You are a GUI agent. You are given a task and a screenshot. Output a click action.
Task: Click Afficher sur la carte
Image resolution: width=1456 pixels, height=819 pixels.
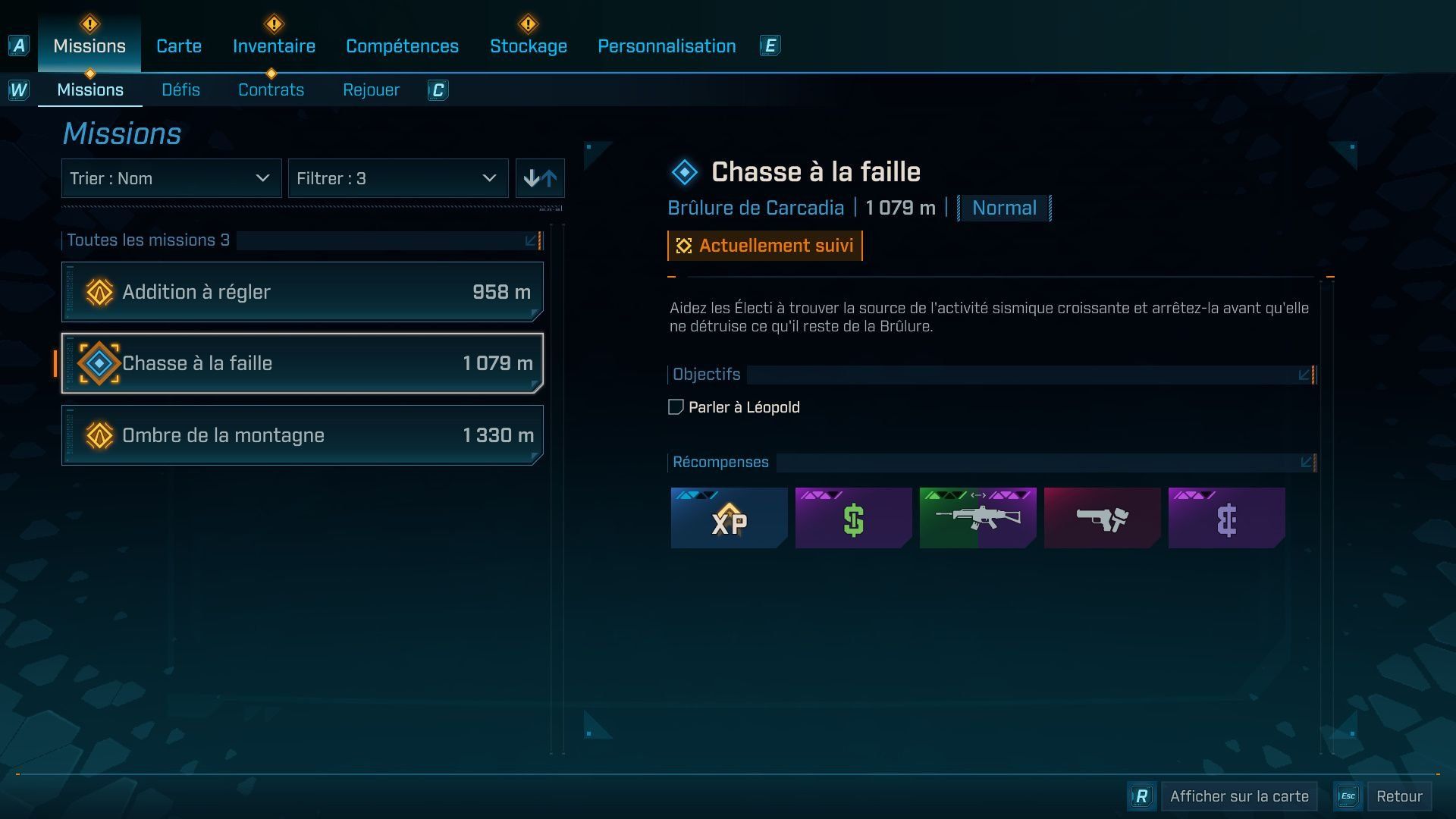click(1238, 796)
